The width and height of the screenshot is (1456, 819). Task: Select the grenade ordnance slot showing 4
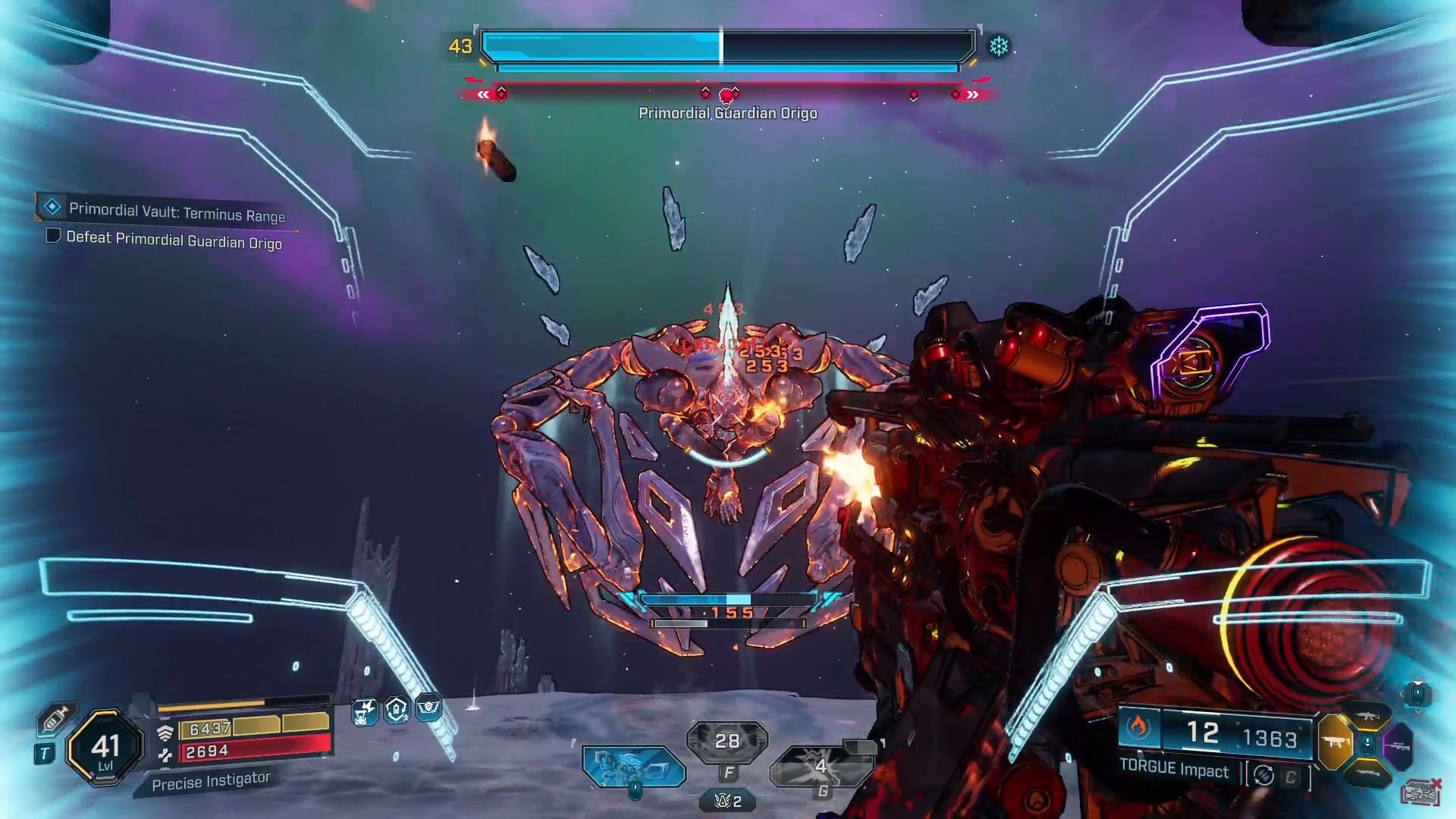(821, 767)
